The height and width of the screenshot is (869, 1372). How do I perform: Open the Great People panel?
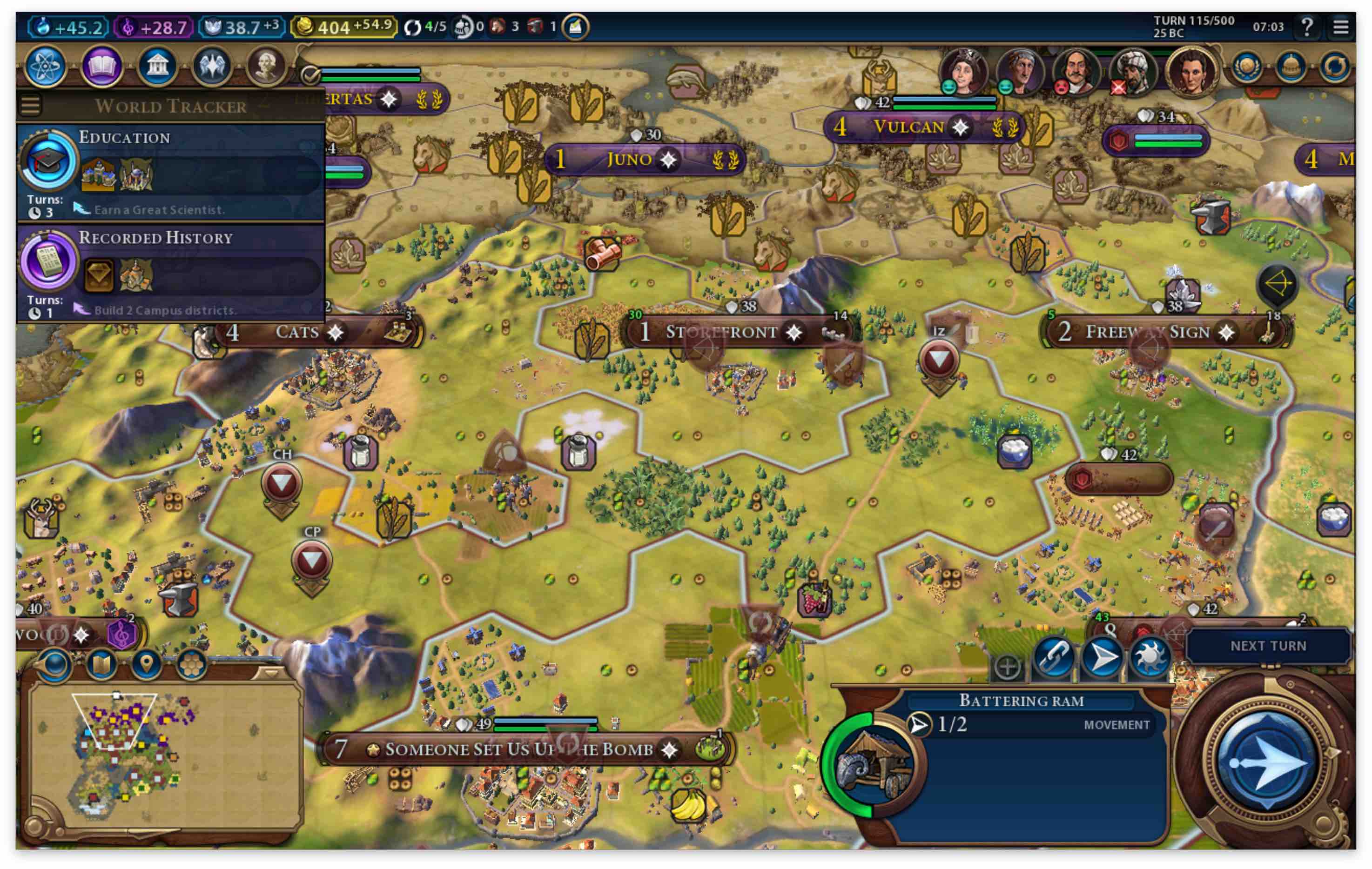tap(266, 66)
